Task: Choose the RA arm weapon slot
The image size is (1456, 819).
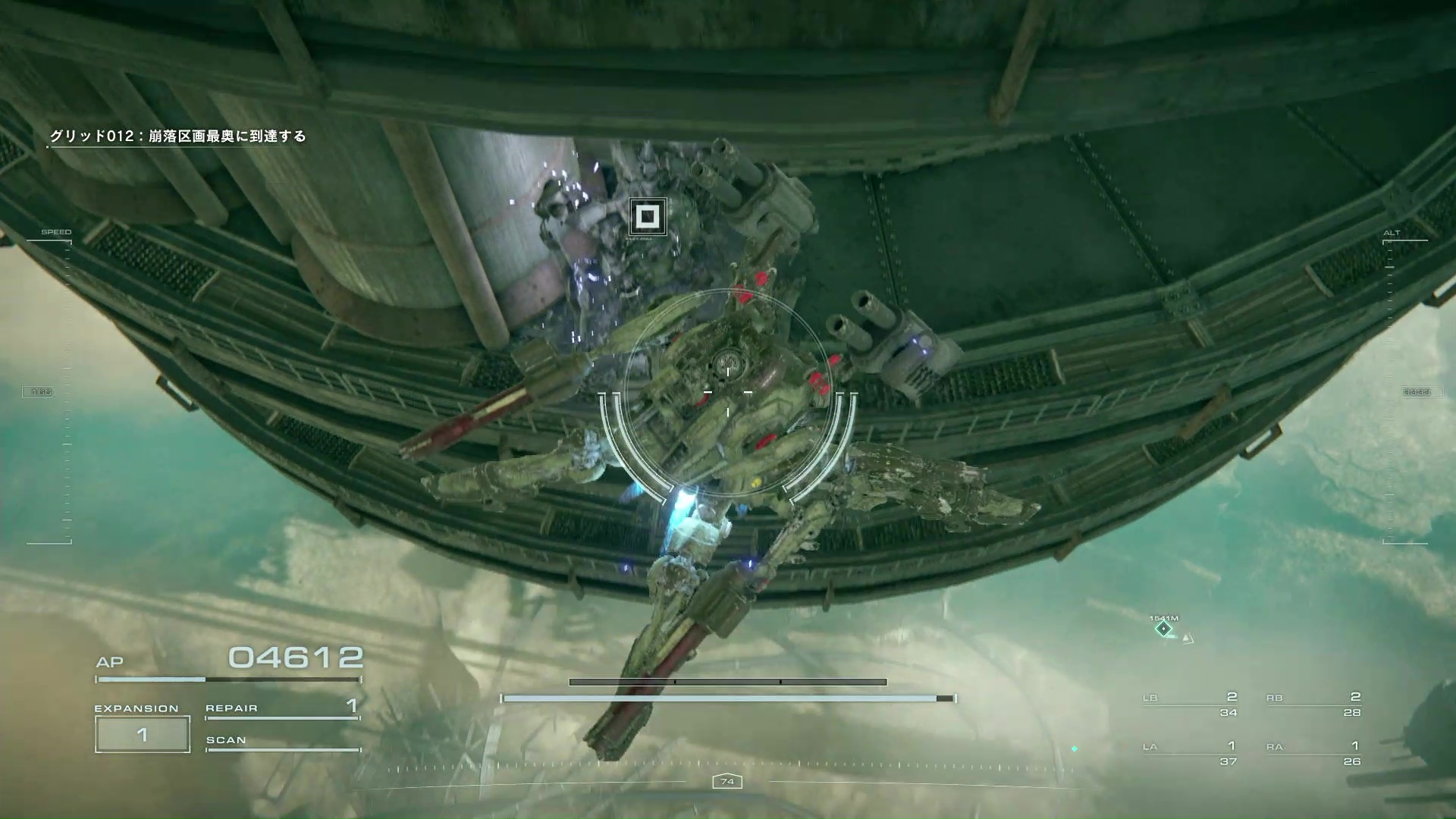Action: pos(1313,753)
